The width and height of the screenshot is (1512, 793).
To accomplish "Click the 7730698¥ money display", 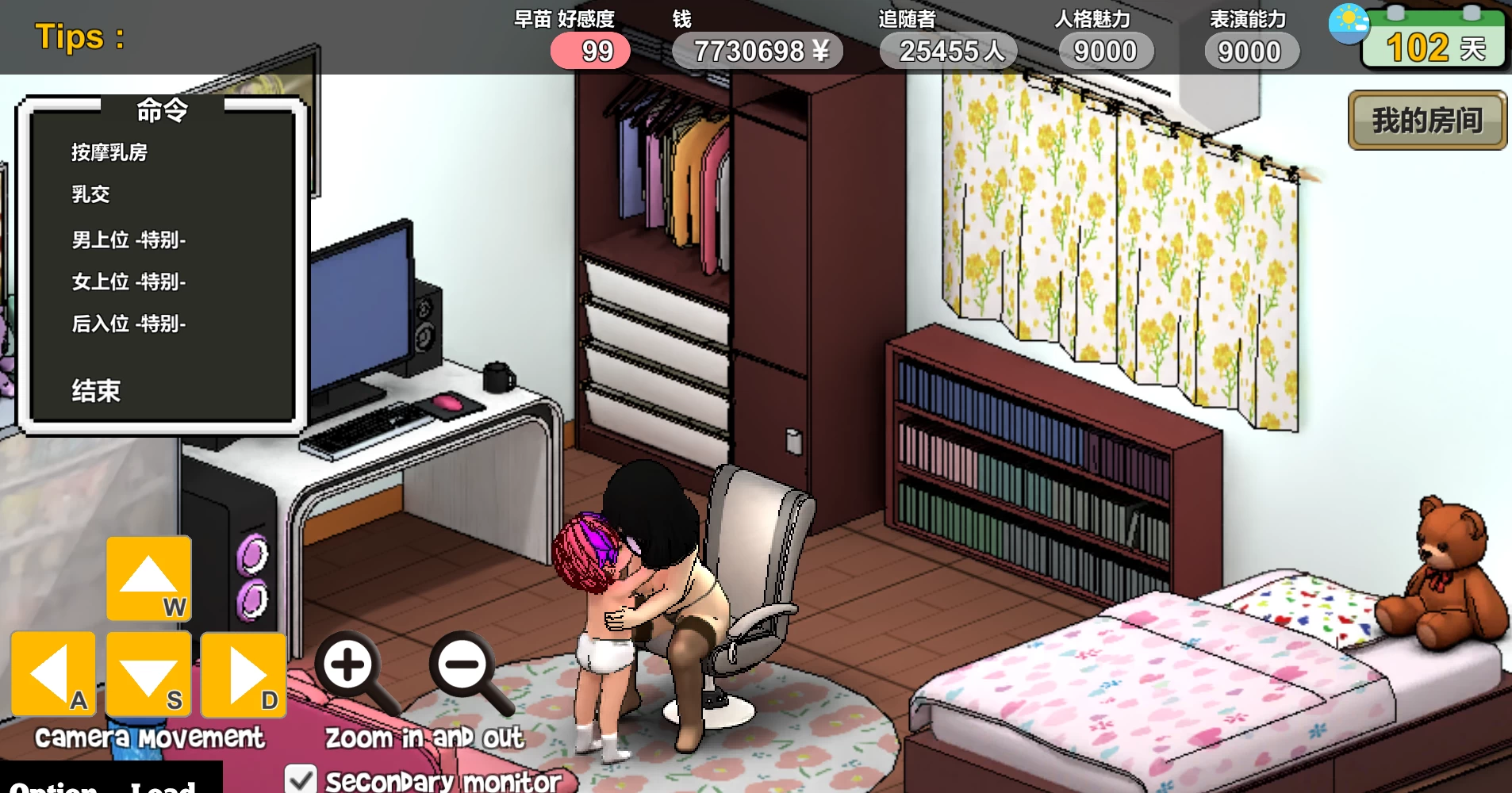I will (758, 50).
